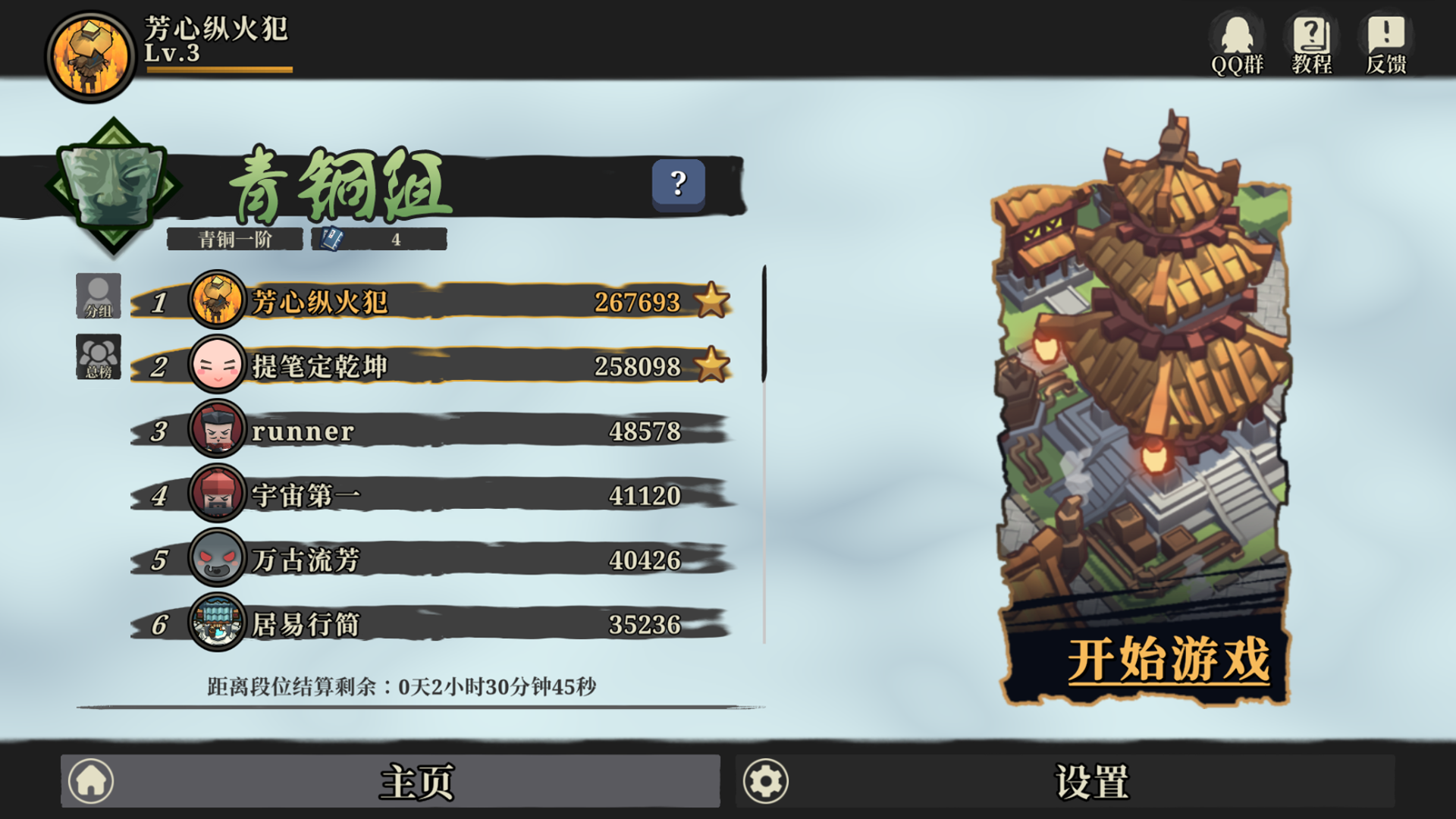Click runner's avatar in rank 3

216,431
